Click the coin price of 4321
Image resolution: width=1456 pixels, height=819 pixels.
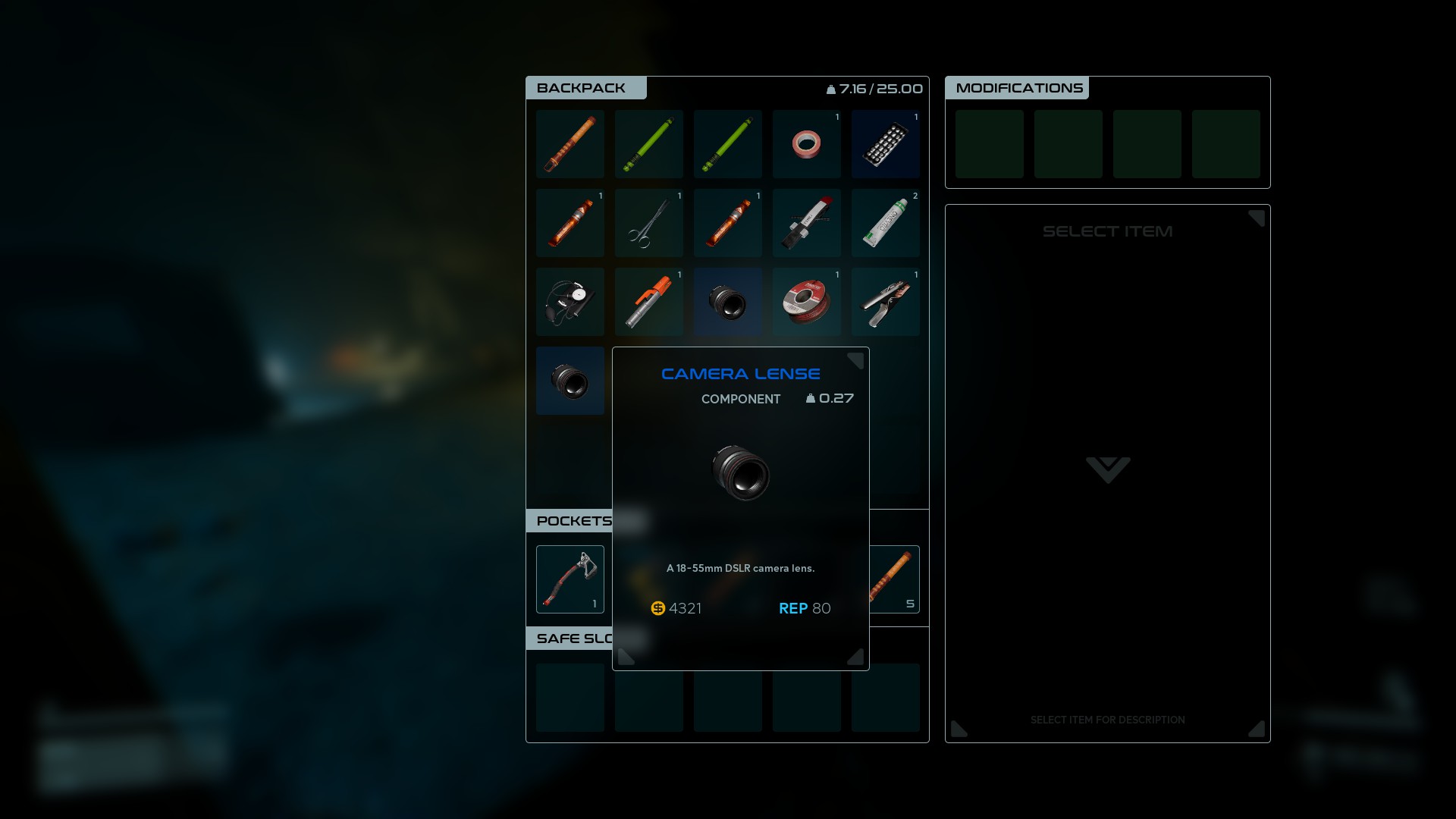pyautogui.click(x=677, y=608)
